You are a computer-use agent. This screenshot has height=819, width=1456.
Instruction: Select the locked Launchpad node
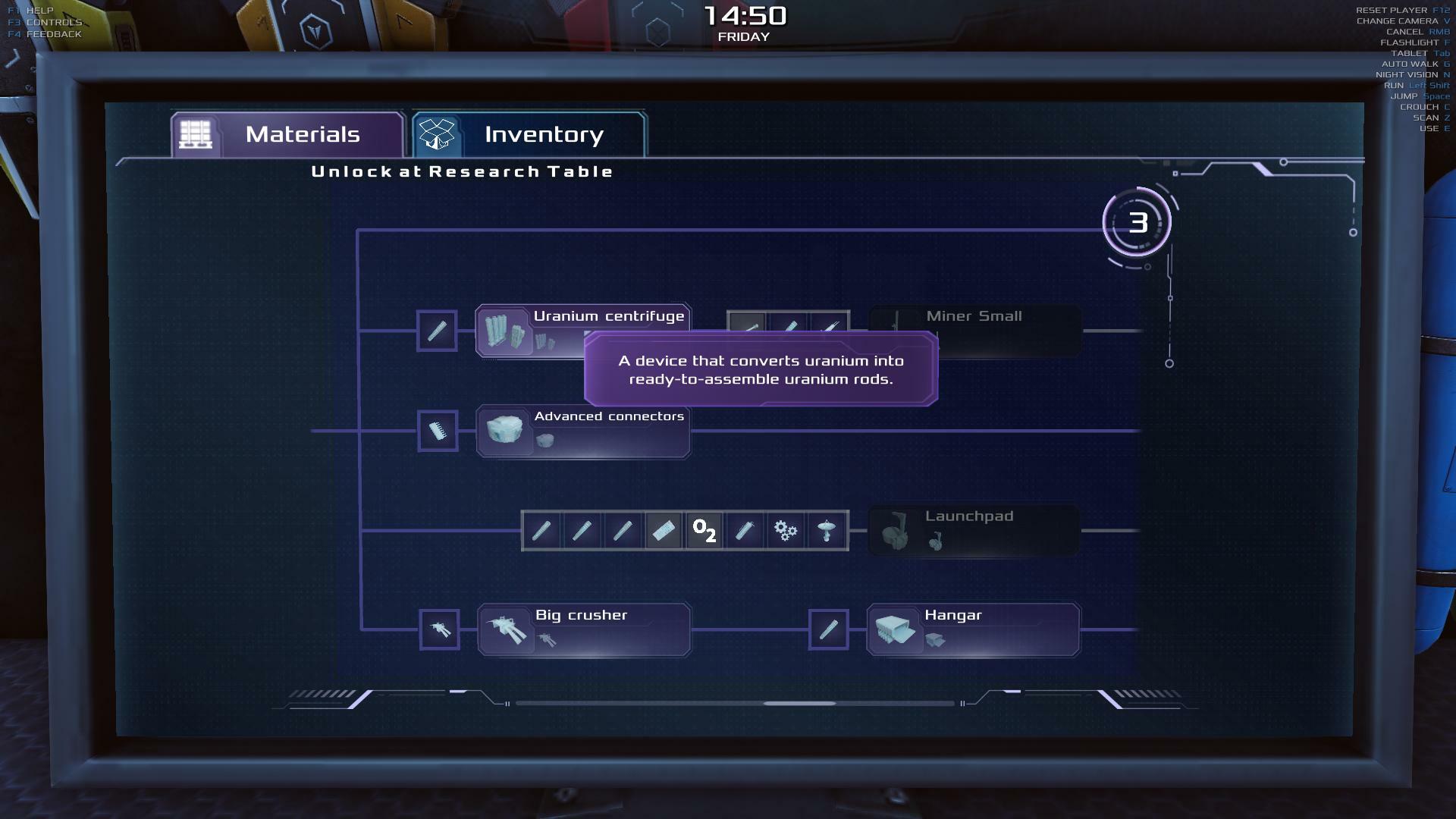pos(973,530)
